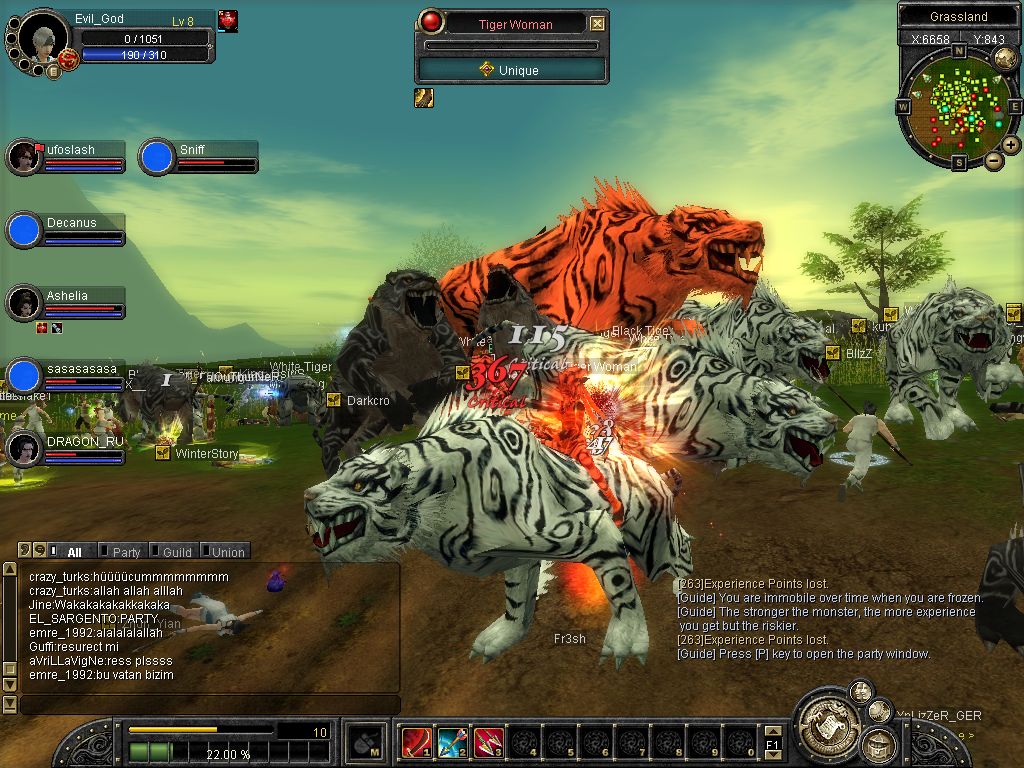Zoom in the minimap with plus button
The width and height of the screenshot is (1024, 768).
[1011, 145]
